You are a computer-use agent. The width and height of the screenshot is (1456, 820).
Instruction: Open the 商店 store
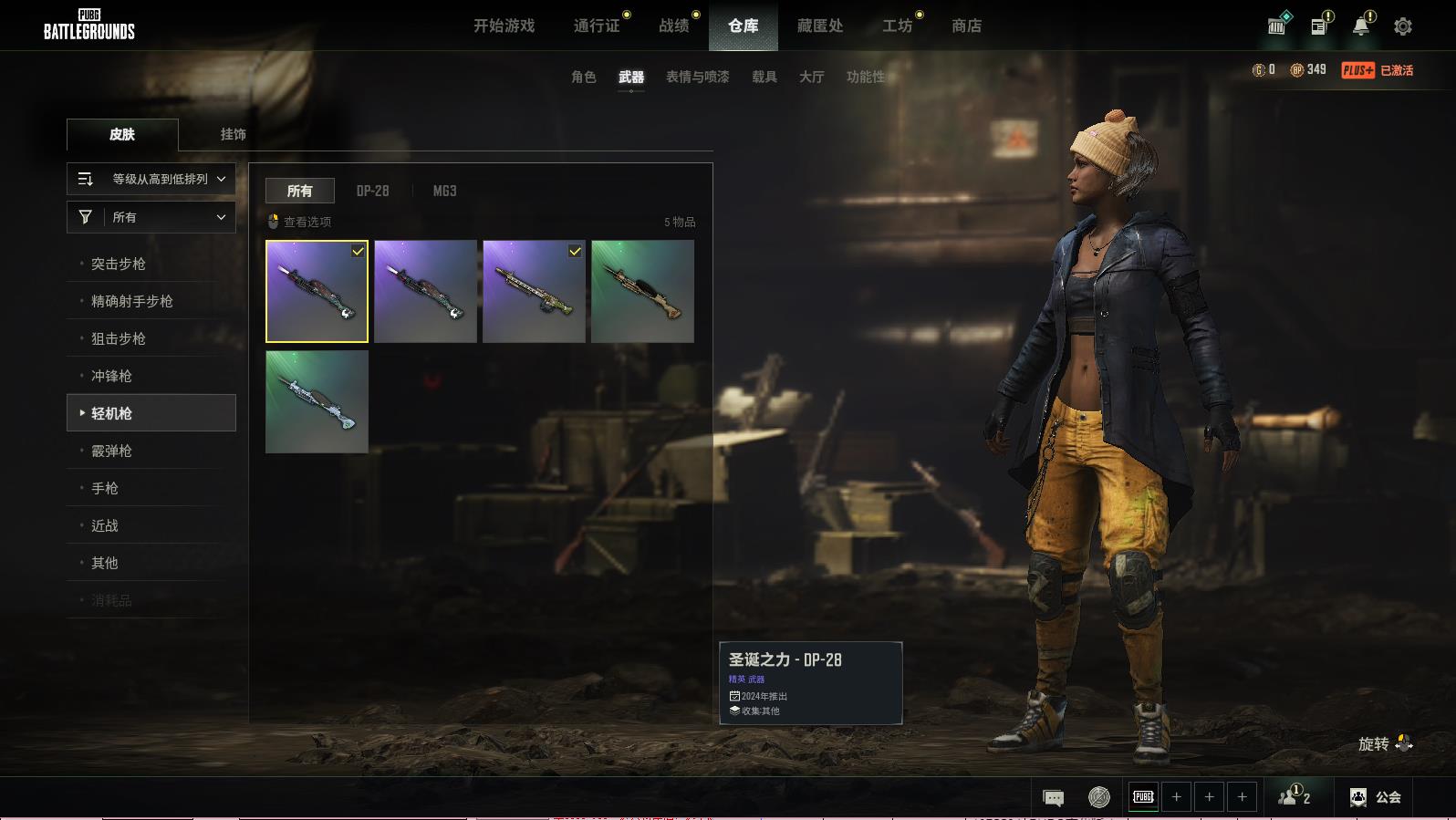click(x=966, y=26)
